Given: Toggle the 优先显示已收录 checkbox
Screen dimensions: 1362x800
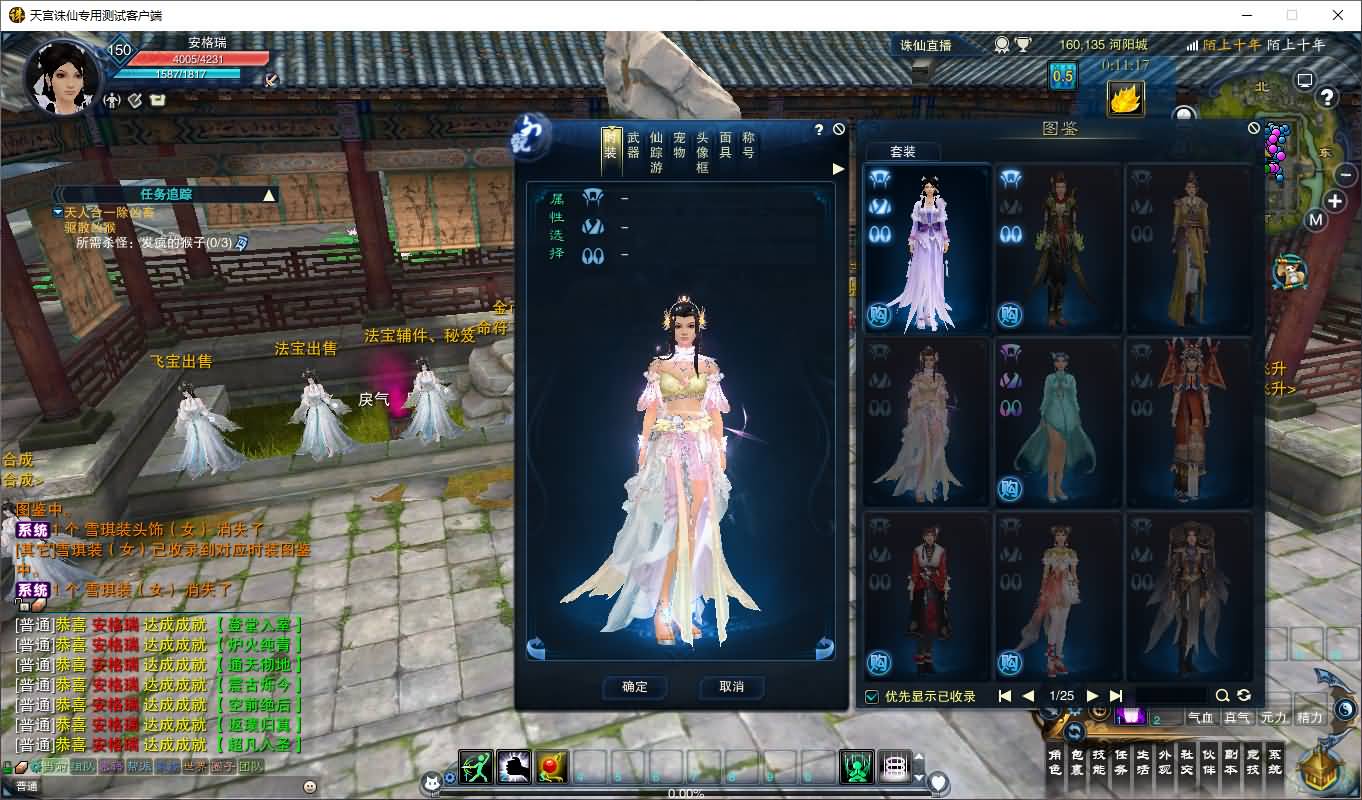Looking at the screenshot, I should (872, 696).
